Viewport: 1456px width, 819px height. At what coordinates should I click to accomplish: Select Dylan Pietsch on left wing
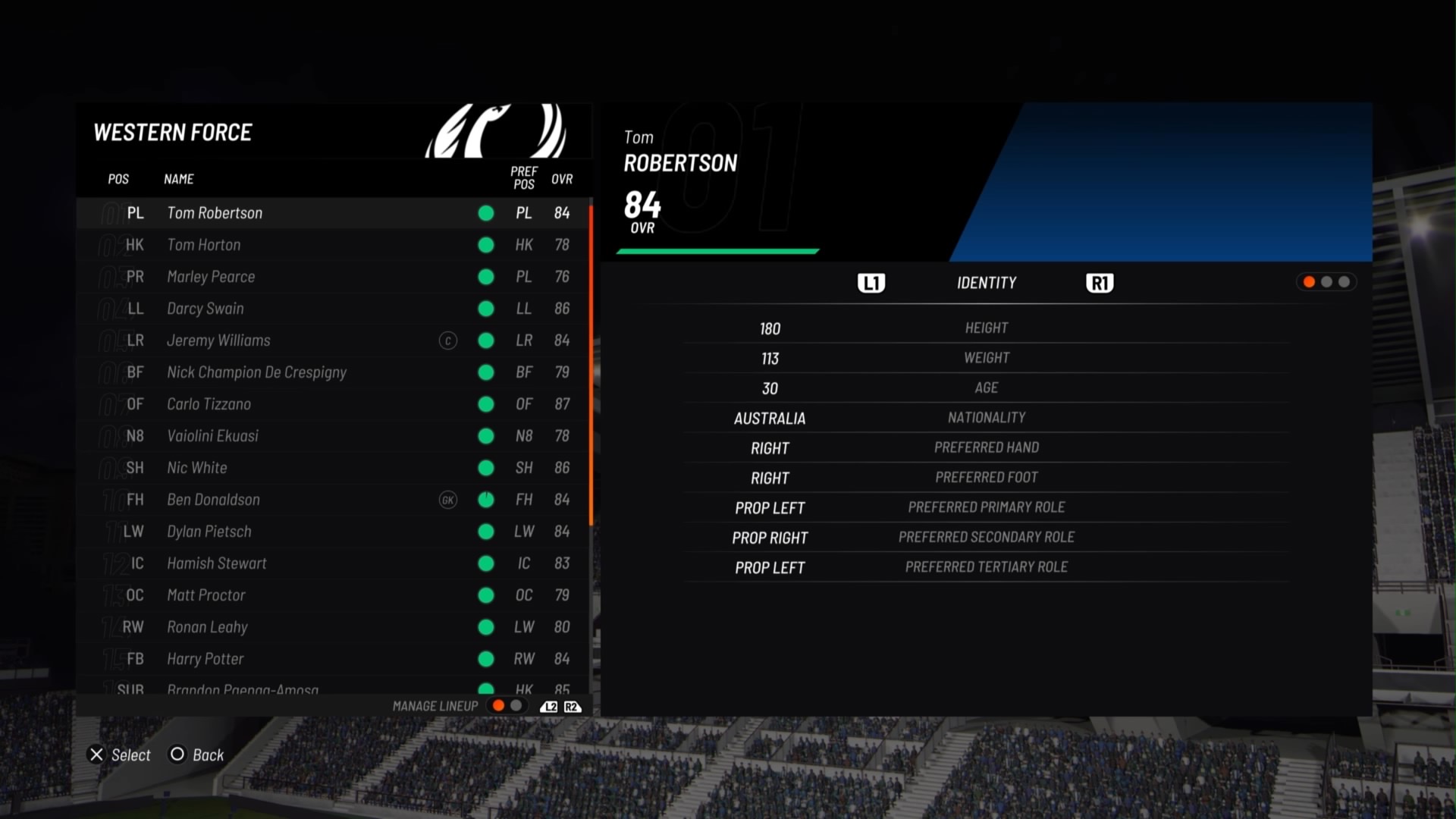click(x=209, y=532)
